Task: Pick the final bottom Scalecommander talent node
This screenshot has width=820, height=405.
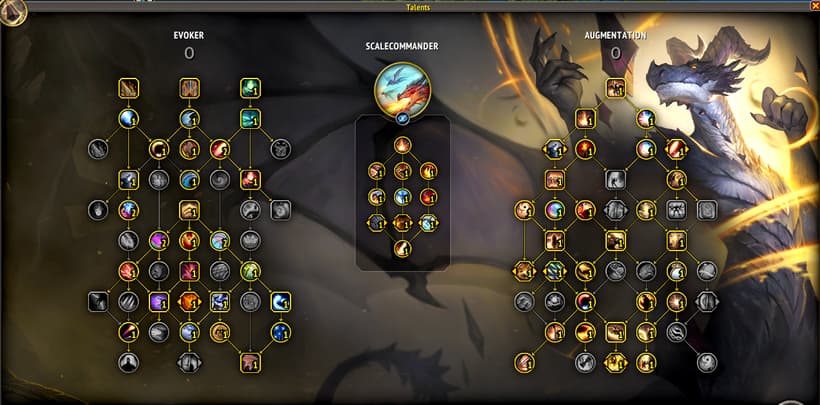Action: point(402,248)
